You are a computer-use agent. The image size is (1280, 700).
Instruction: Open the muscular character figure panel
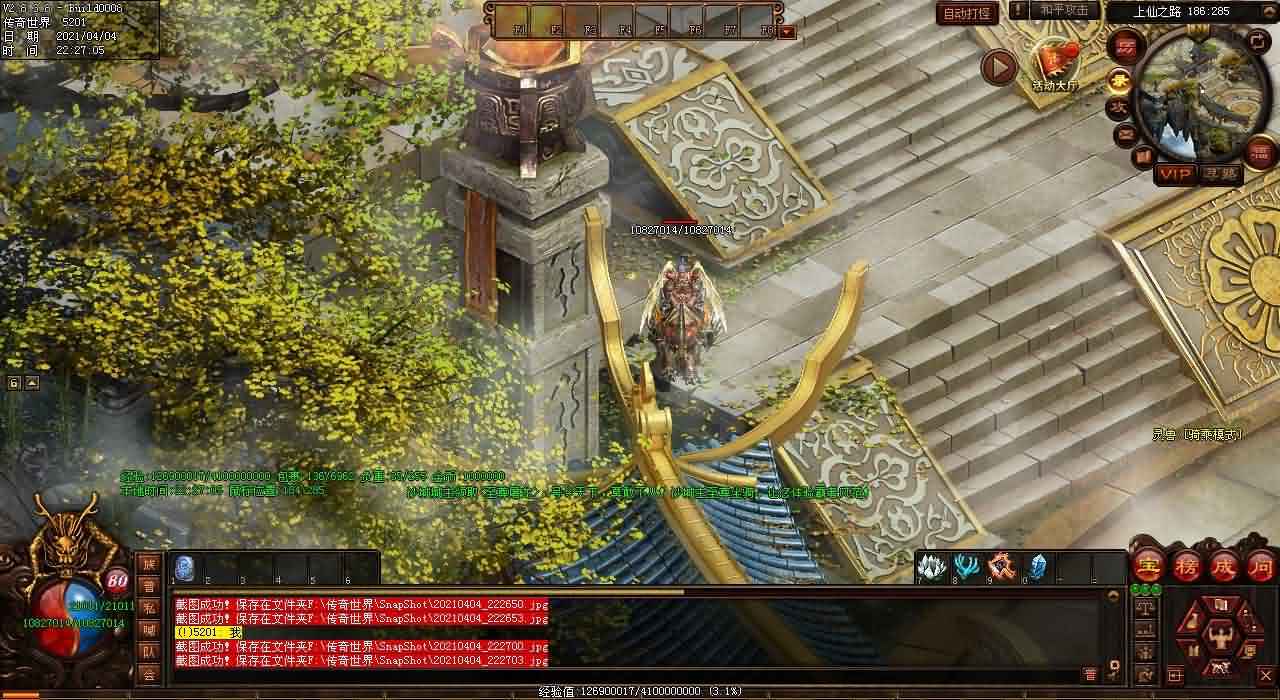pyautogui.click(x=1219, y=634)
